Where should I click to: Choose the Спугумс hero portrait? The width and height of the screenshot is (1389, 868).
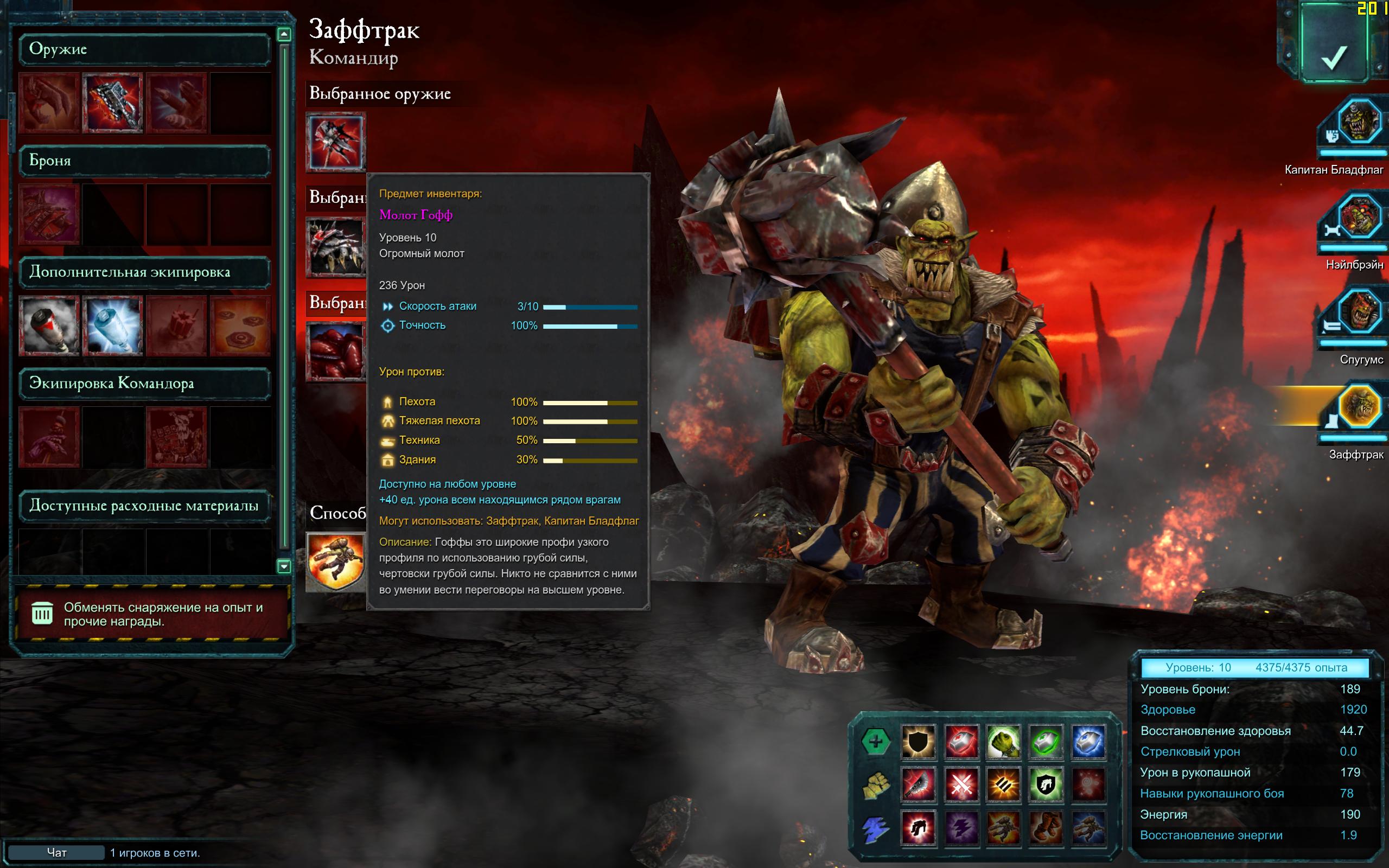coord(1358,312)
